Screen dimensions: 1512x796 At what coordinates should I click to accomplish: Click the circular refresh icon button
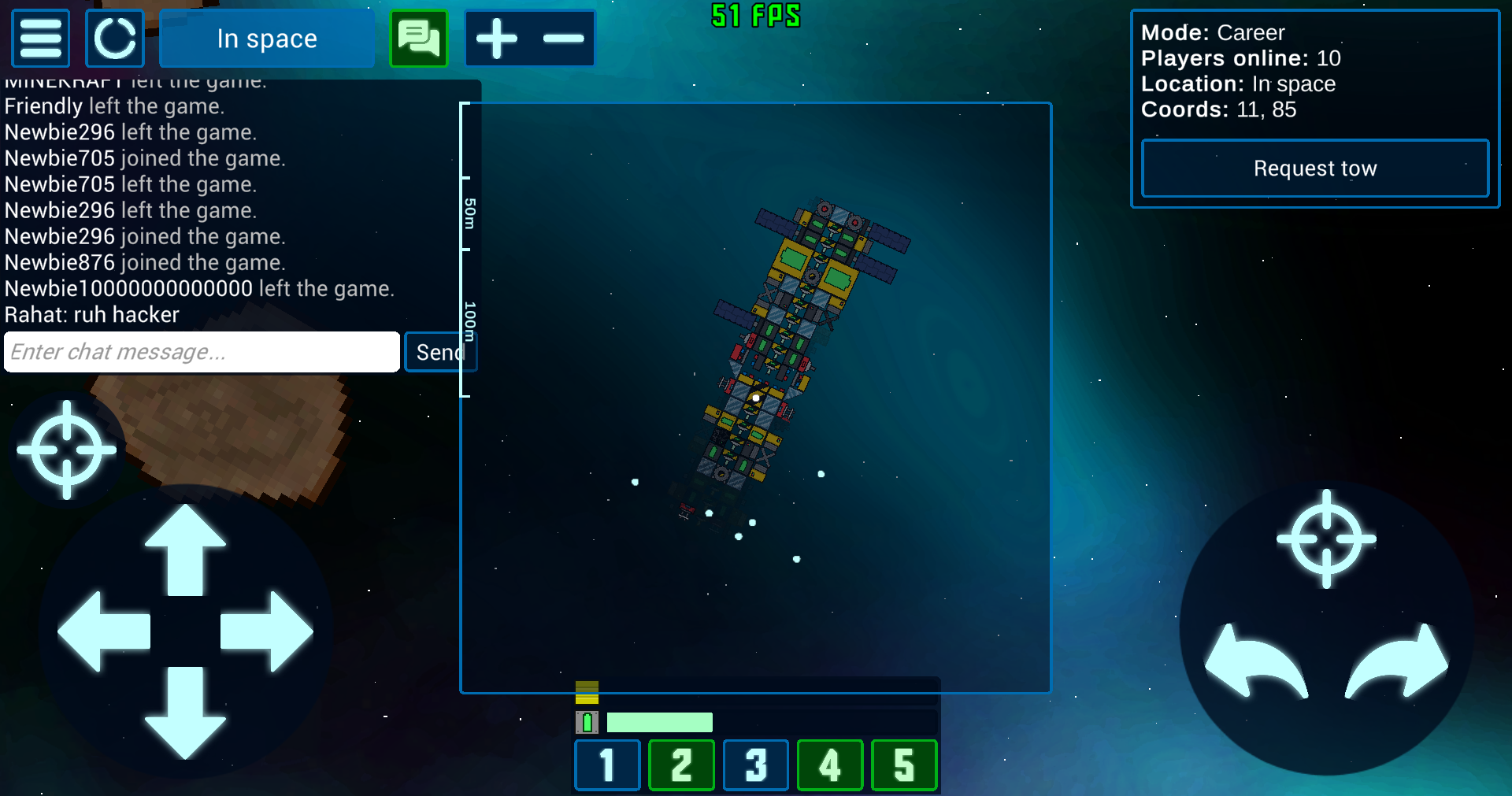115,38
